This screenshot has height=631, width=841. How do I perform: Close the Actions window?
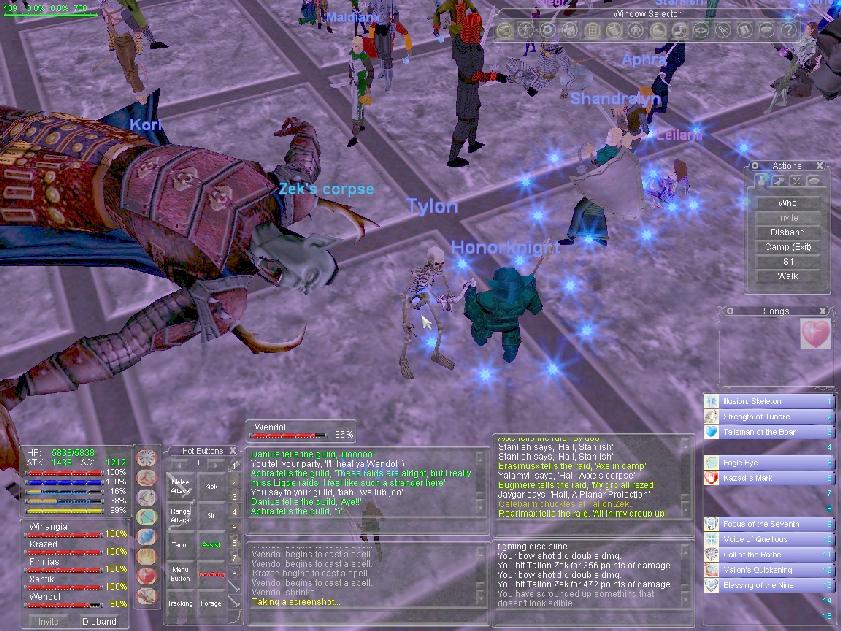820,166
